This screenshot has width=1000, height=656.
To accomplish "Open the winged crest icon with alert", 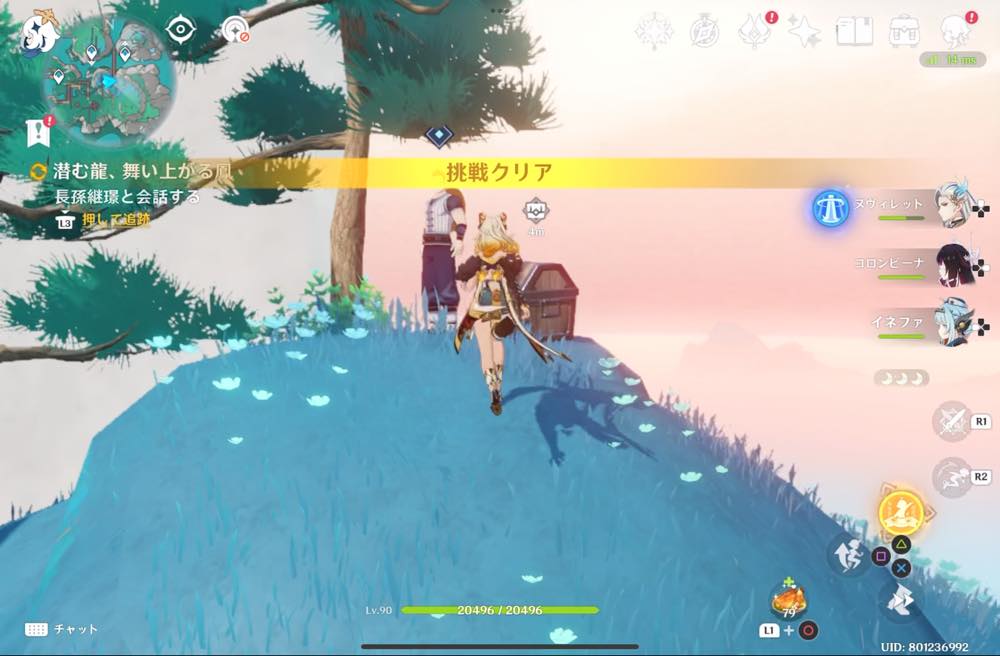I will coord(754,32).
